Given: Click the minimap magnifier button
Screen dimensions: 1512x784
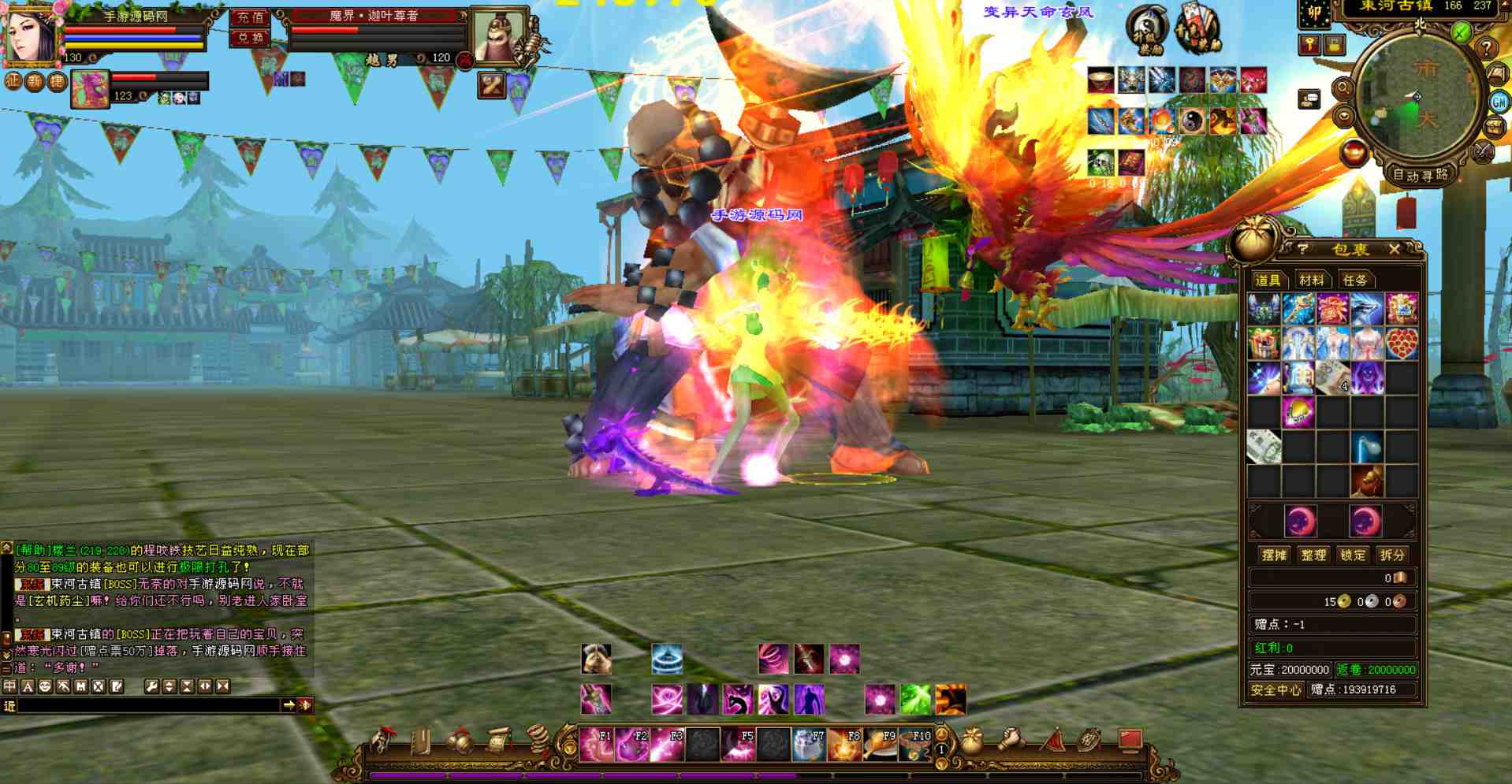Looking at the screenshot, I should (1343, 89).
